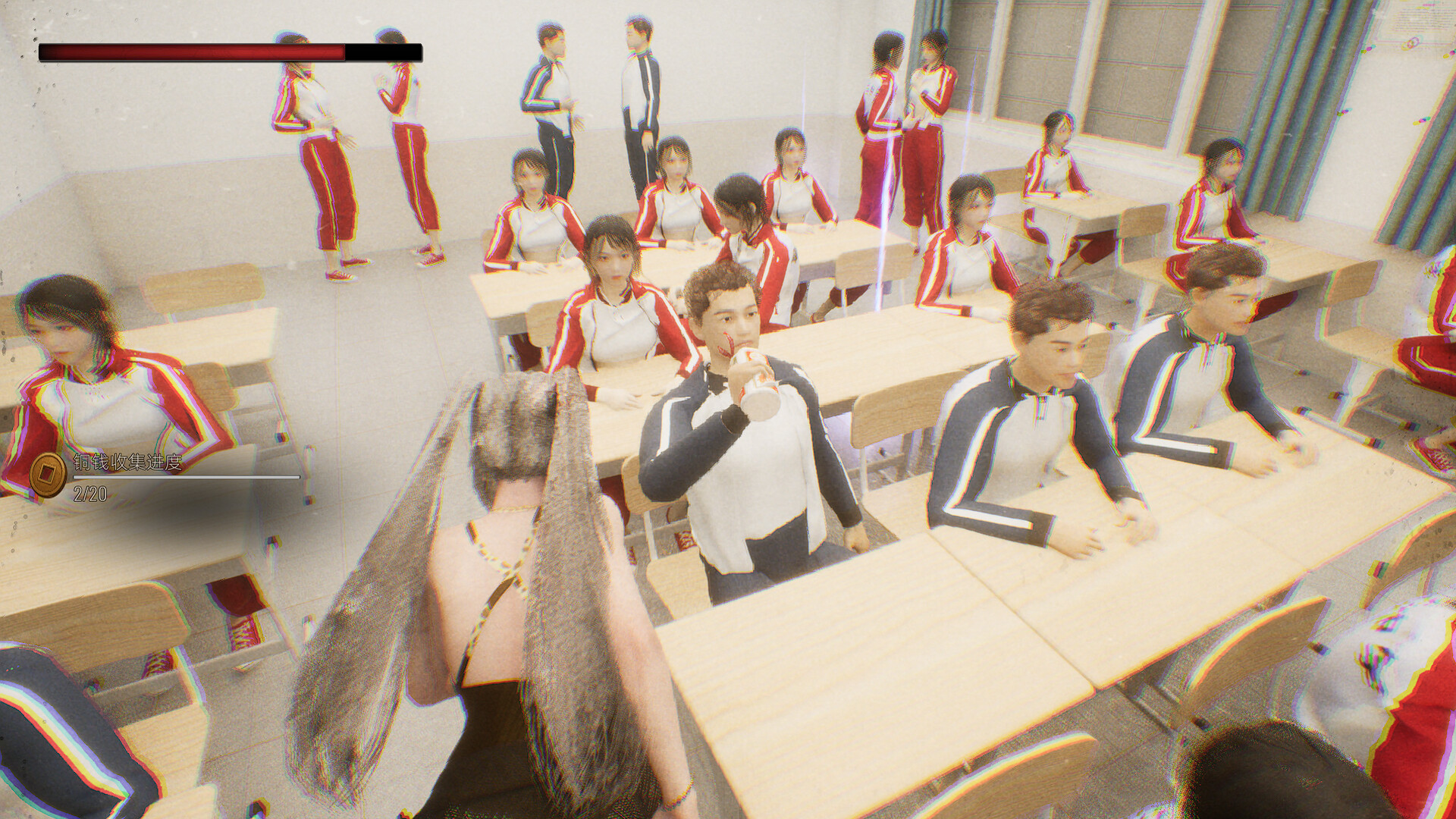Click the 2/20 coin counter text
The image size is (1456, 819).
coord(89,494)
